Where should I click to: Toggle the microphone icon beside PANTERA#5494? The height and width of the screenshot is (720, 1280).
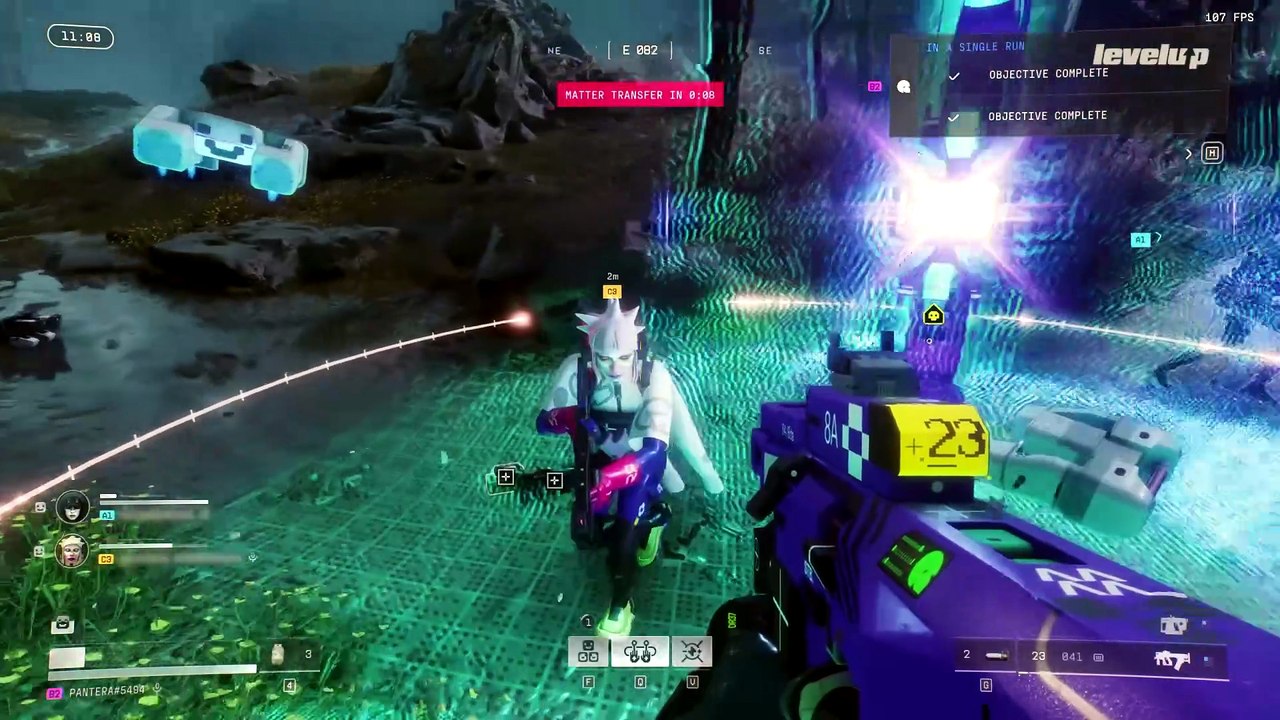(158, 689)
